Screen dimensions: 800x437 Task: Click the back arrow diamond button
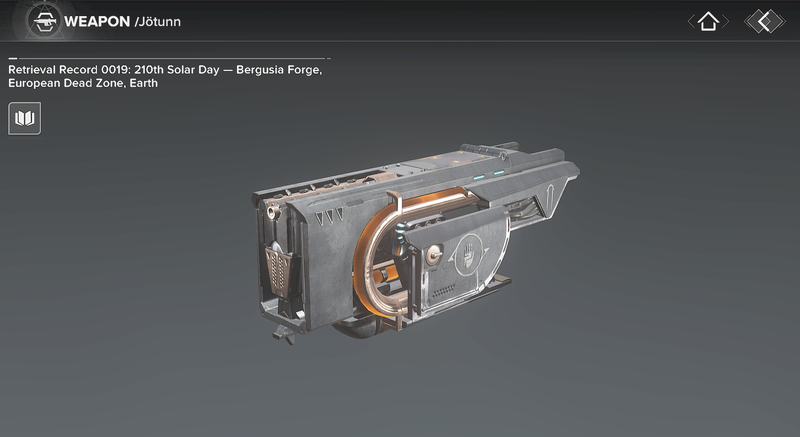point(765,21)
